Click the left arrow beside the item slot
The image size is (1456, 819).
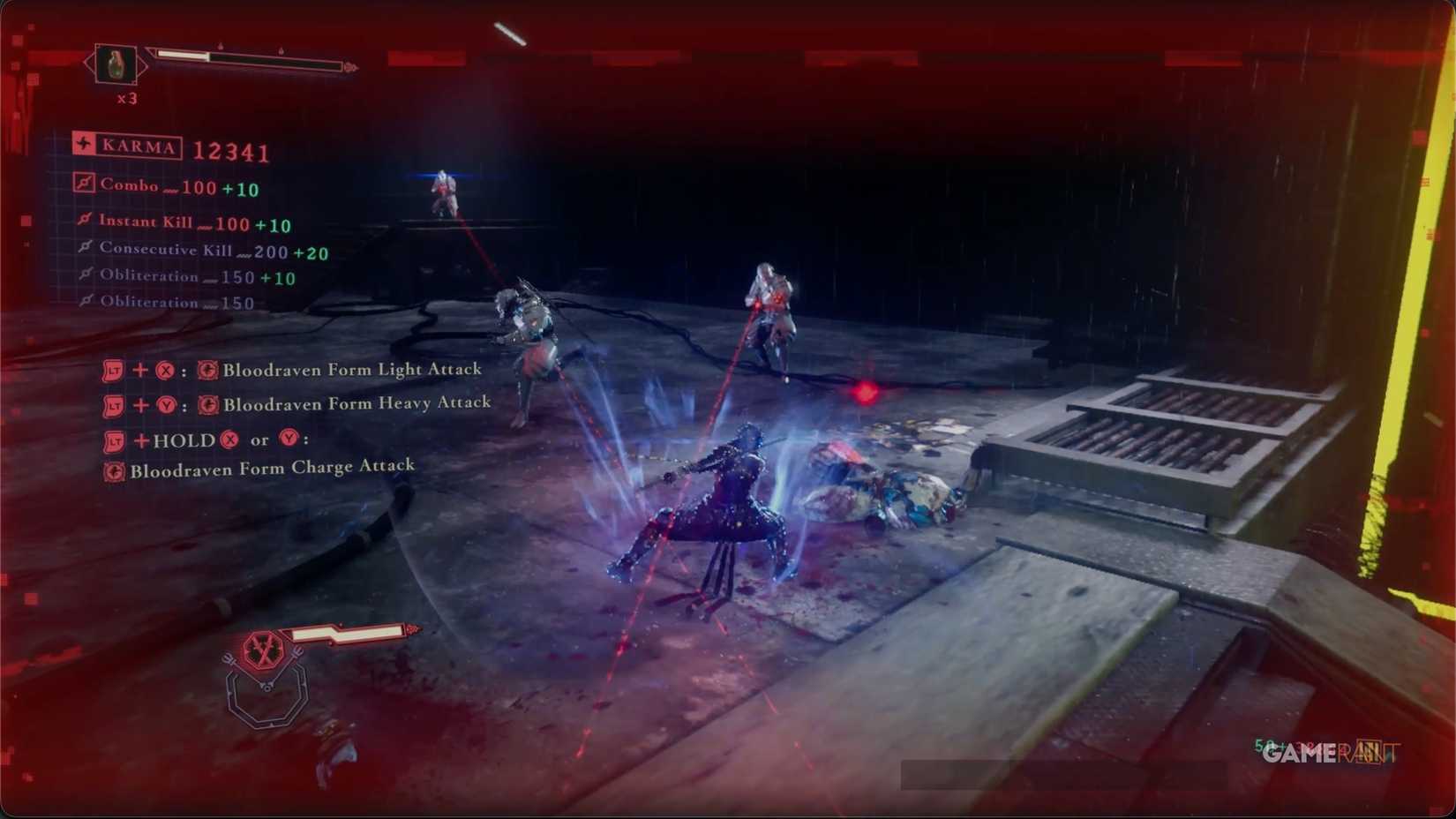90,64
